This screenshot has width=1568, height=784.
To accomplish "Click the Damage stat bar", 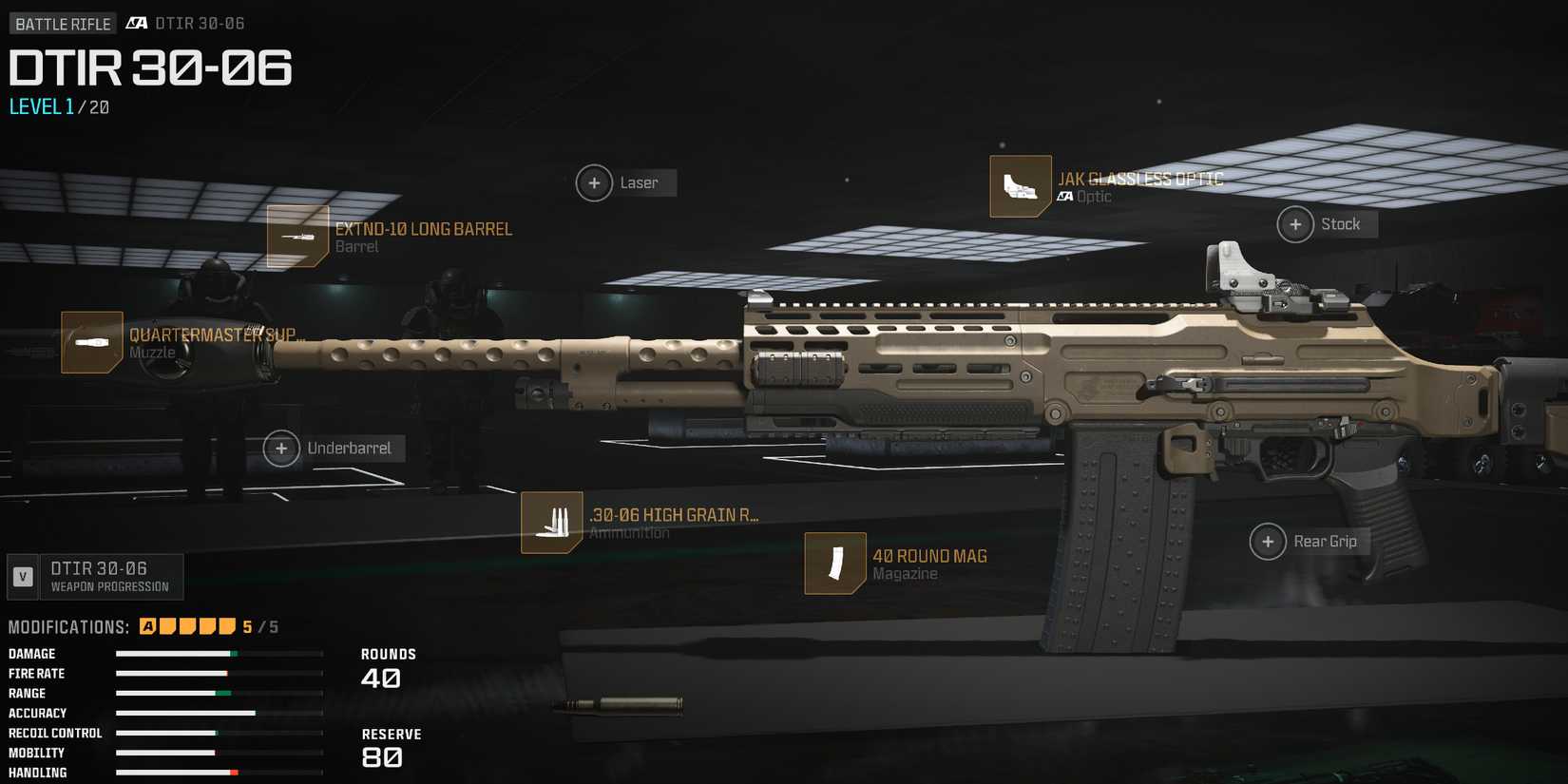I will point(219,654).
